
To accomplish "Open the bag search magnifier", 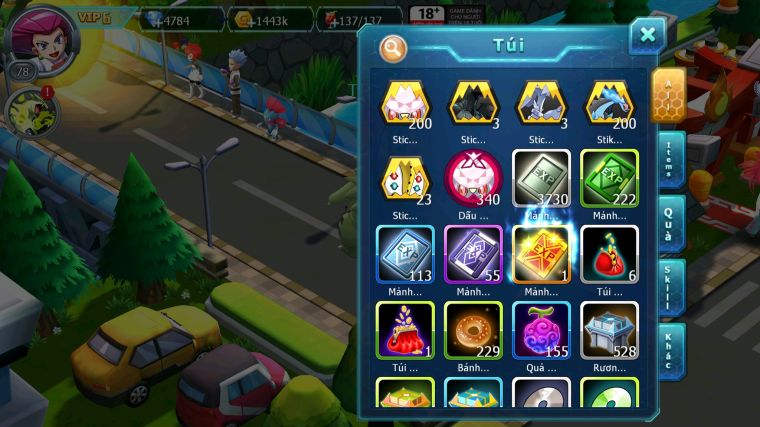I will pyautogui.click(x=394, y=48).
